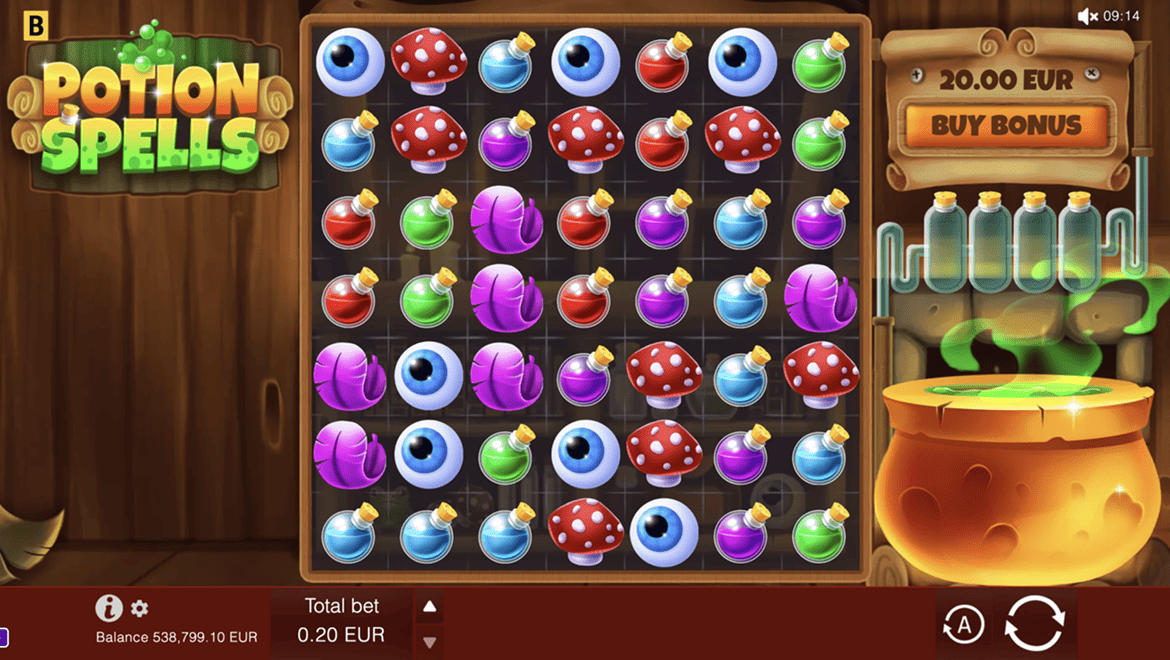
Task: Increase the total bet with the up arrow
Action: click(x=429, y=607)
